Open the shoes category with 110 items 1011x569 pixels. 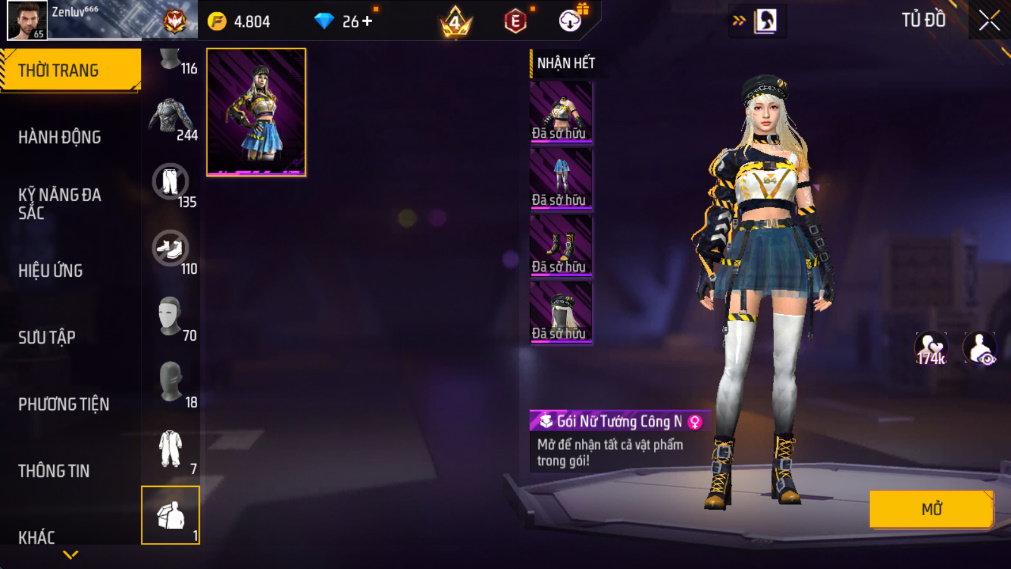click(x=171, y=250)
